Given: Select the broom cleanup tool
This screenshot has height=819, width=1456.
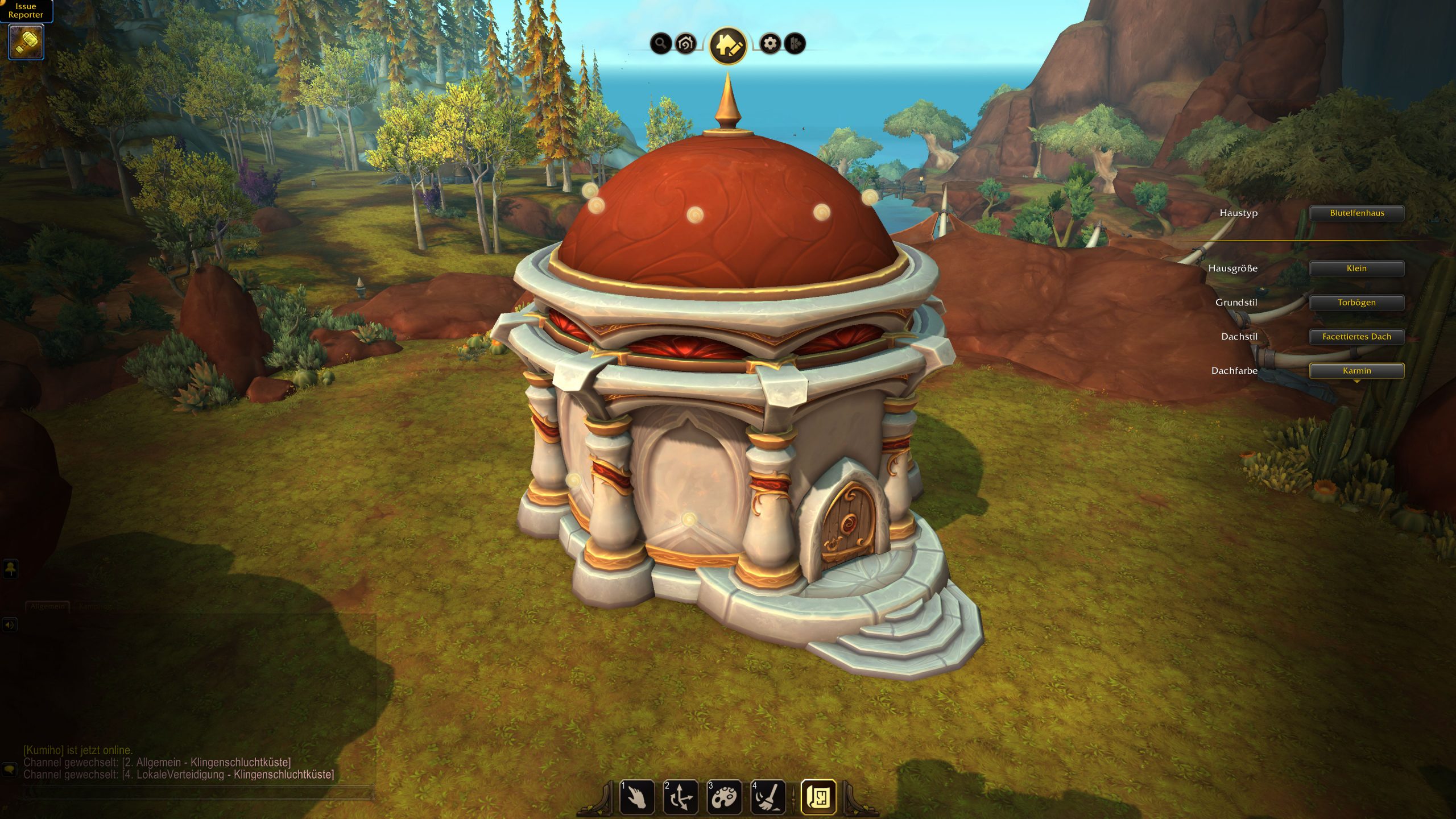Looking at the screenshot, I should tap(768, 797).
